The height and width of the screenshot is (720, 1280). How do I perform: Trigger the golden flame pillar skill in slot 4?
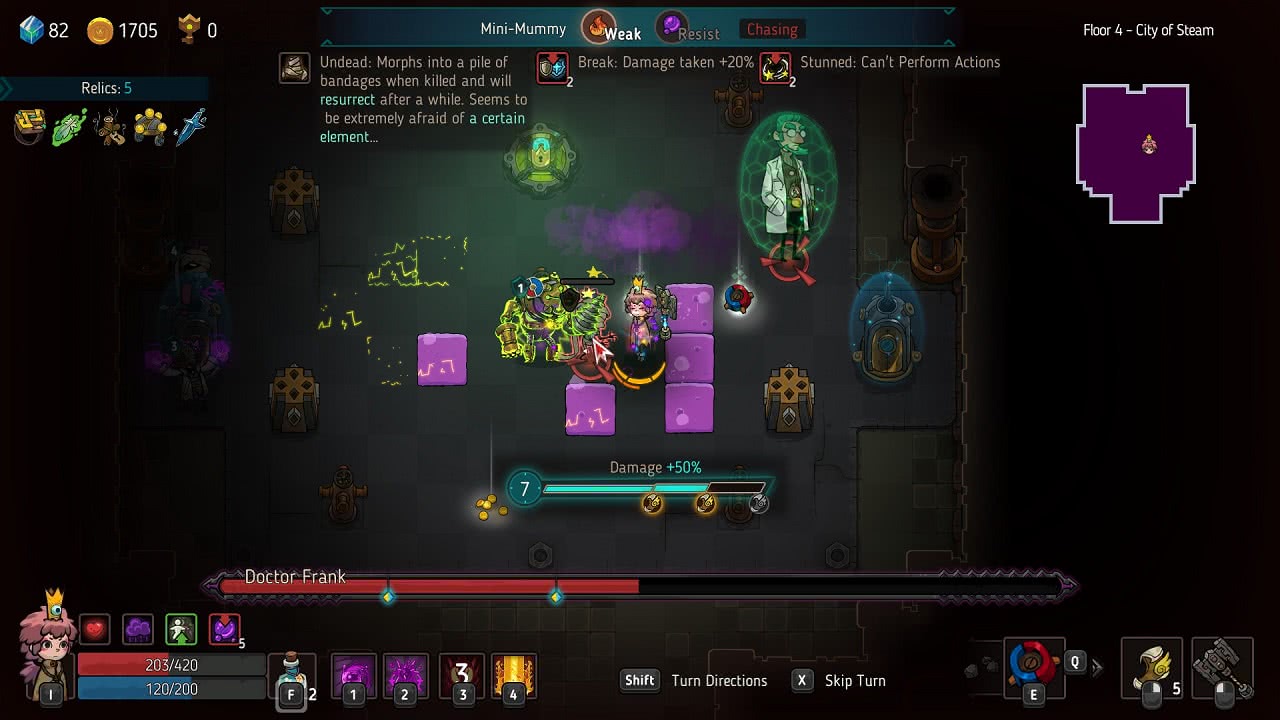pos(514,675)
